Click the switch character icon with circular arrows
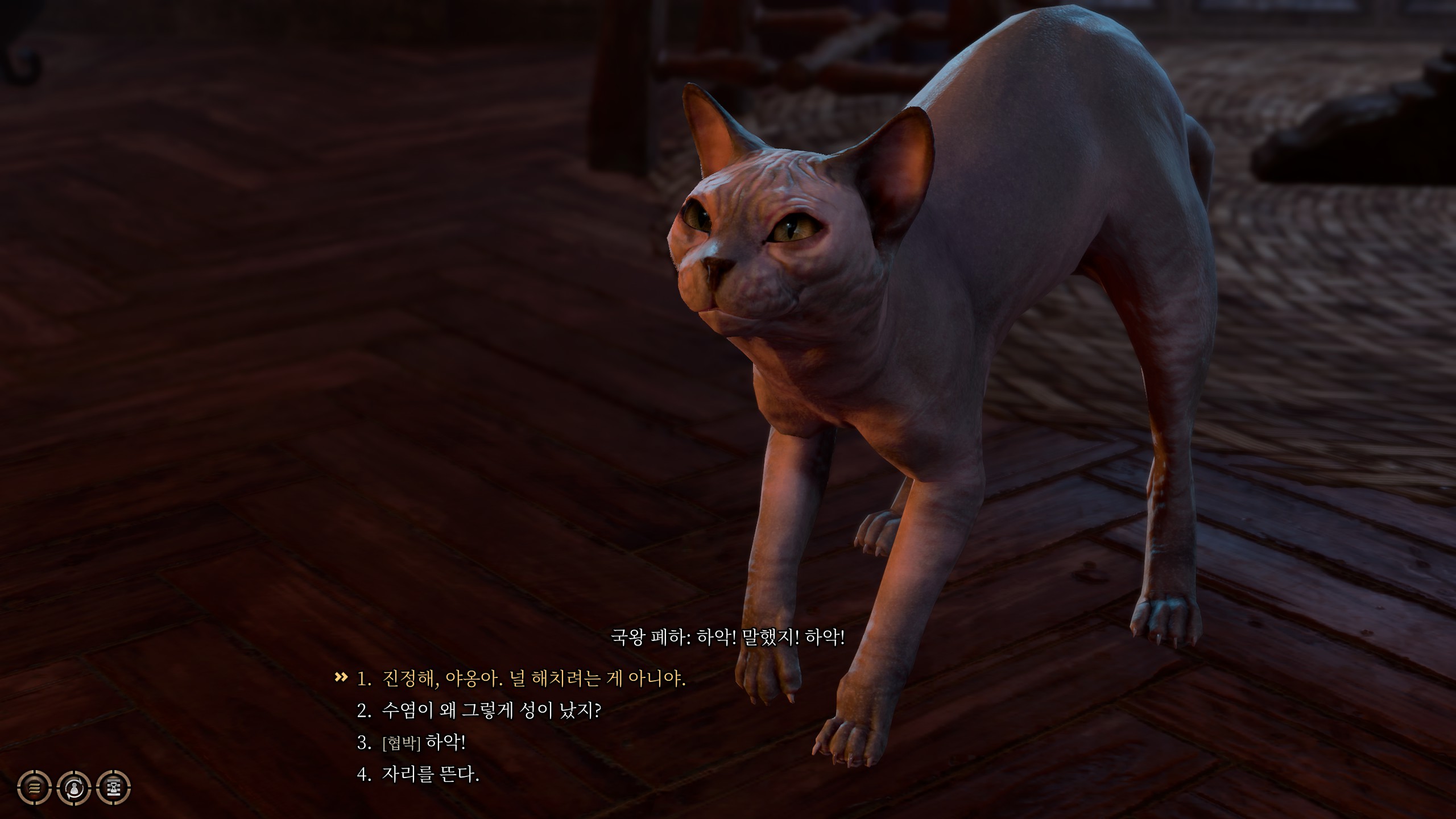 [75, 788]
